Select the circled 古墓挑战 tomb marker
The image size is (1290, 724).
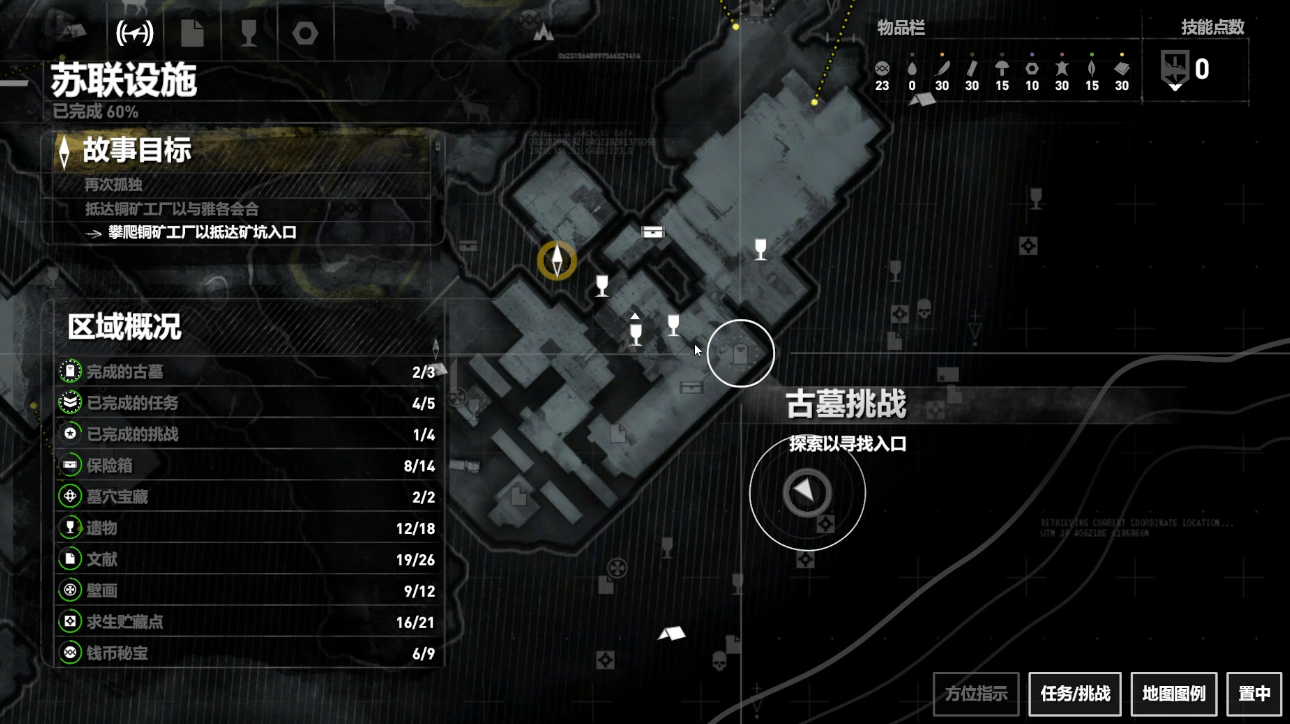741,353
